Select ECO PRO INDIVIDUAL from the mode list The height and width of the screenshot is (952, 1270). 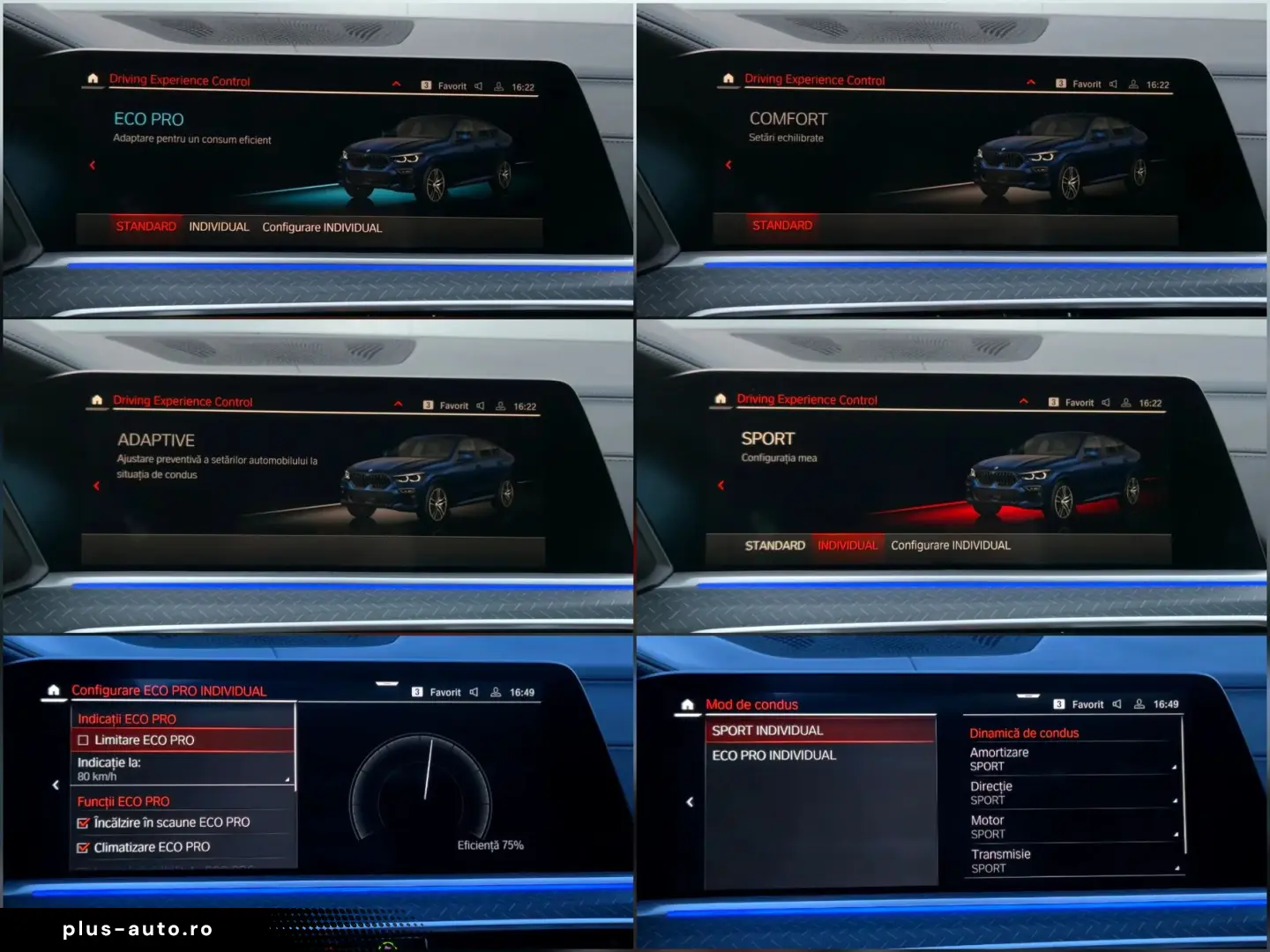point(774,755)
